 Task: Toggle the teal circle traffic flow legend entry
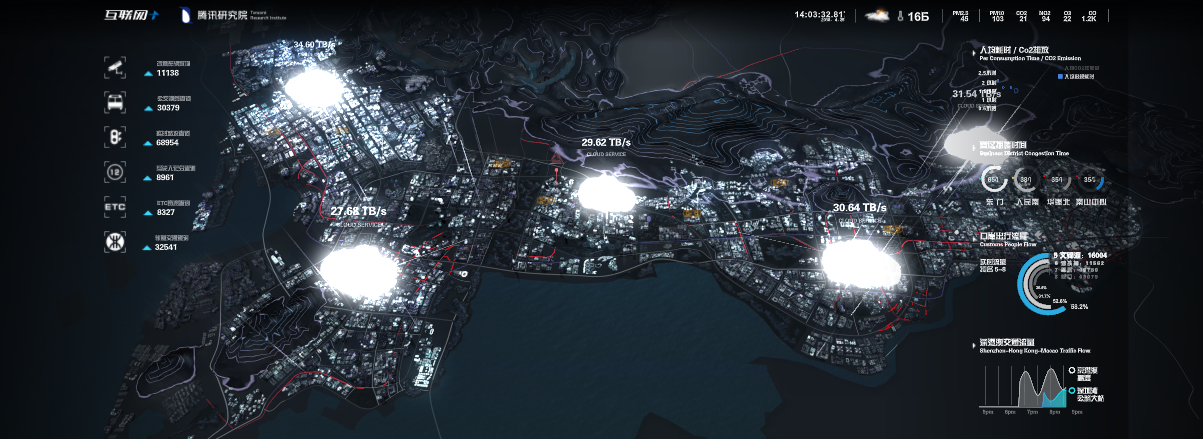(x=1072, y=391)
